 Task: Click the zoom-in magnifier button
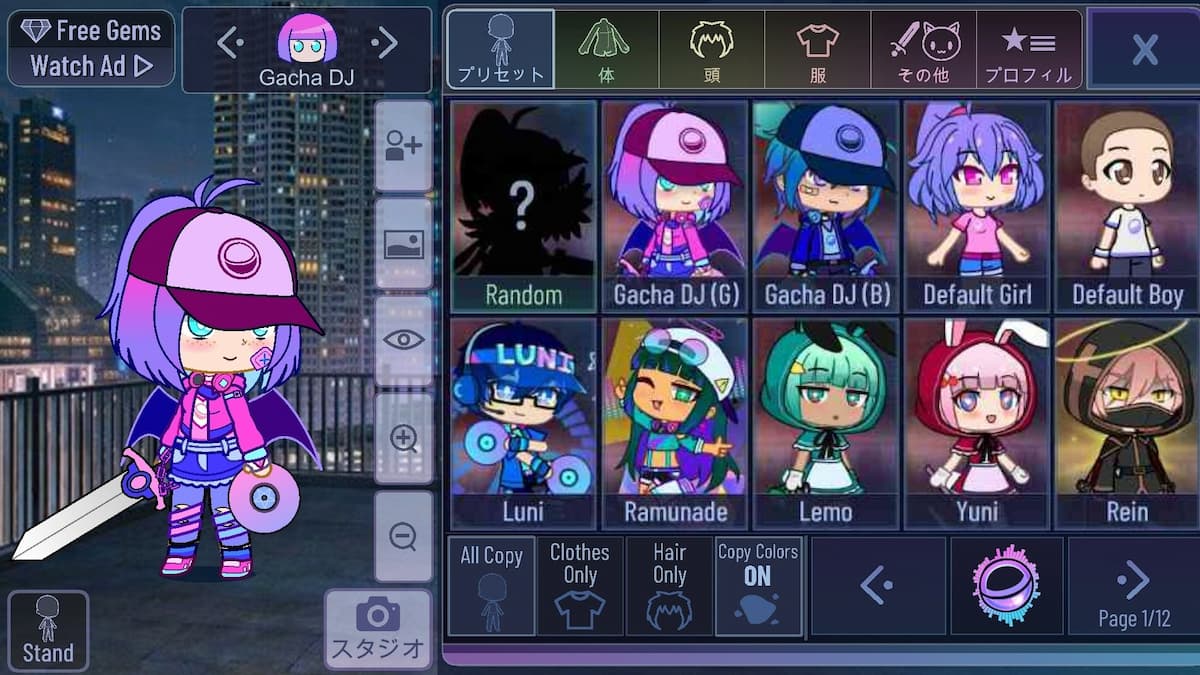pyautogui.click(x=404, y=440)
